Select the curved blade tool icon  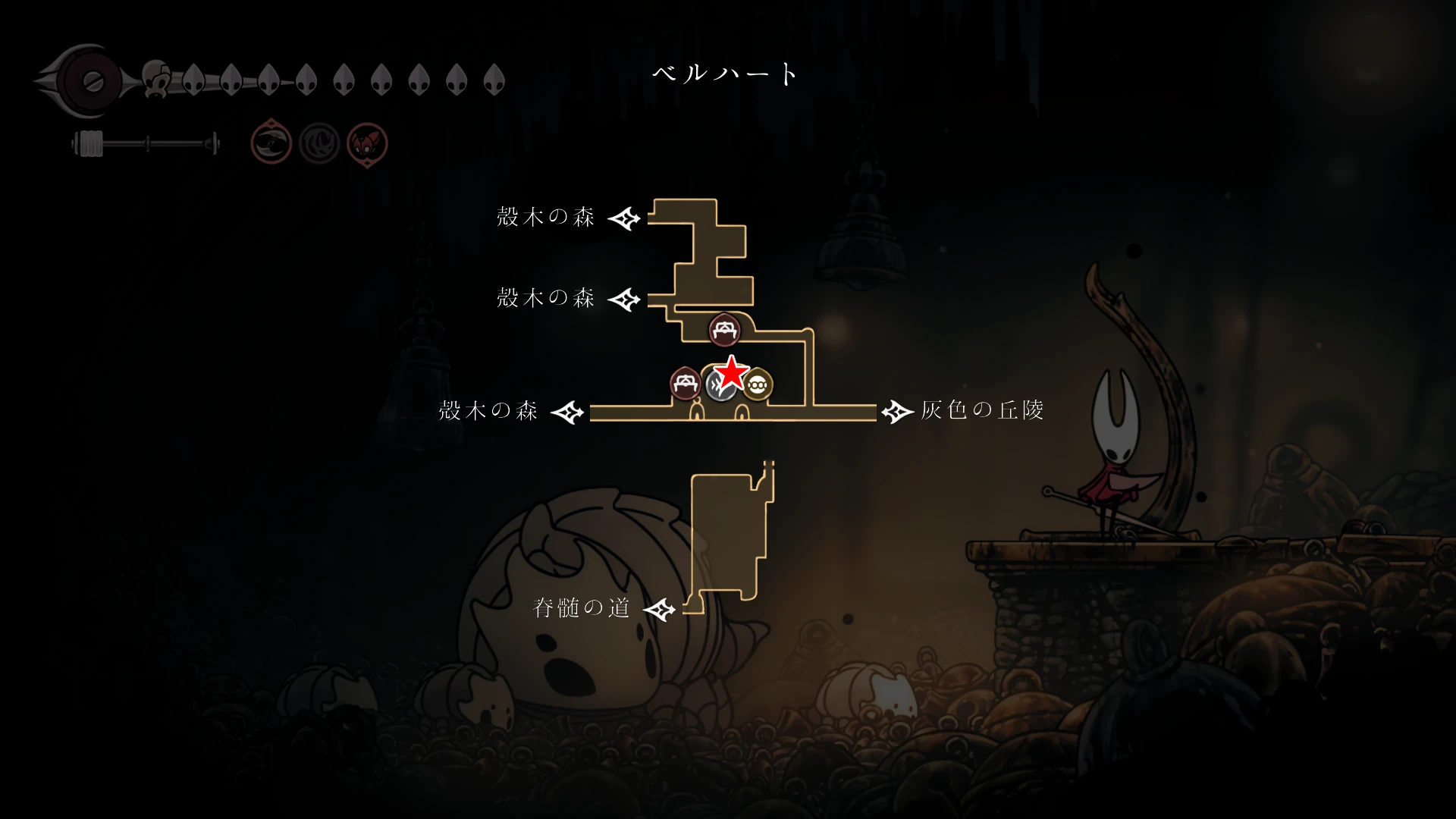(x=271, y=143)
